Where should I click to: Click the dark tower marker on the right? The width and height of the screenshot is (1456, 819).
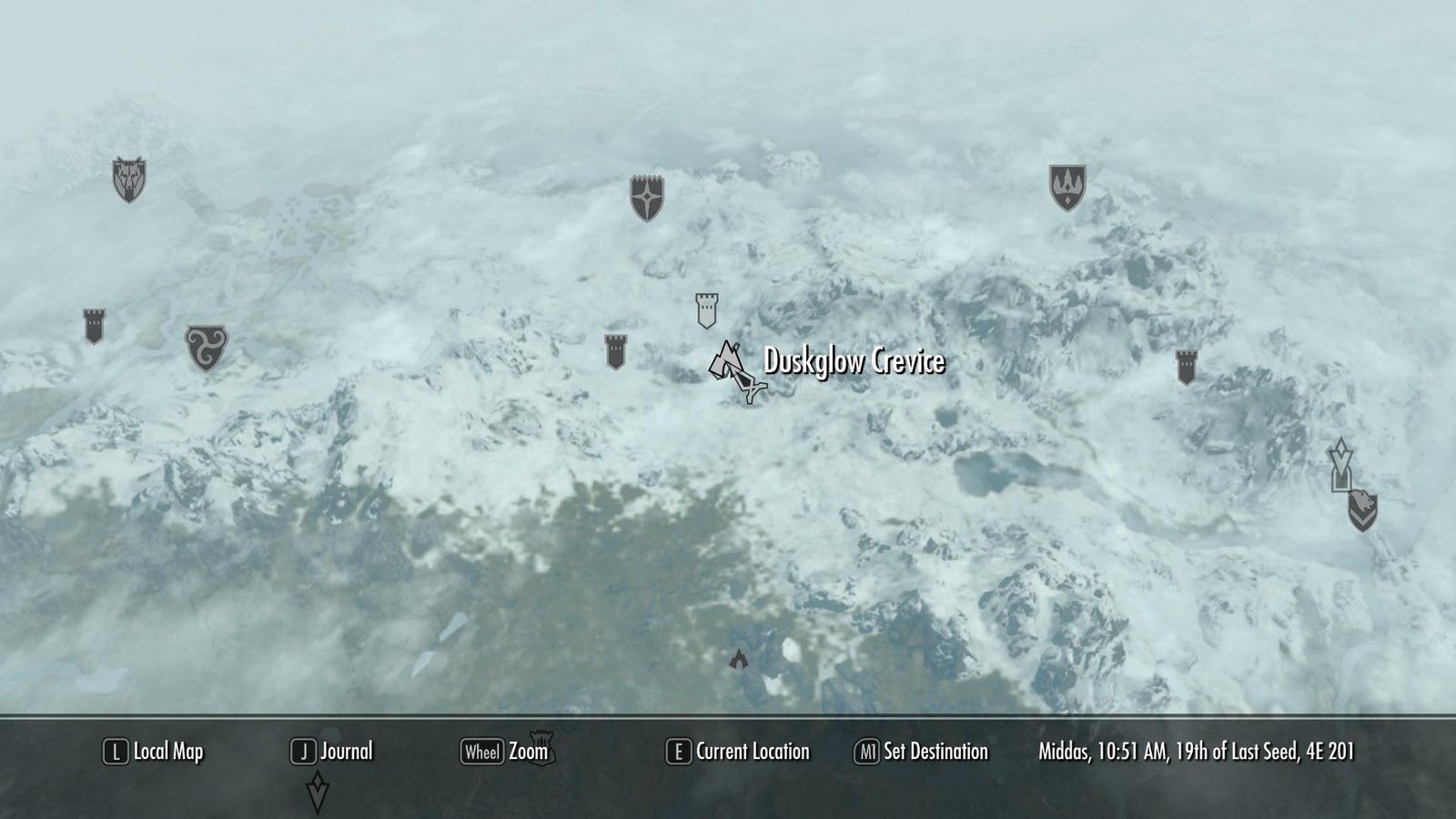tap(1188, 367)
